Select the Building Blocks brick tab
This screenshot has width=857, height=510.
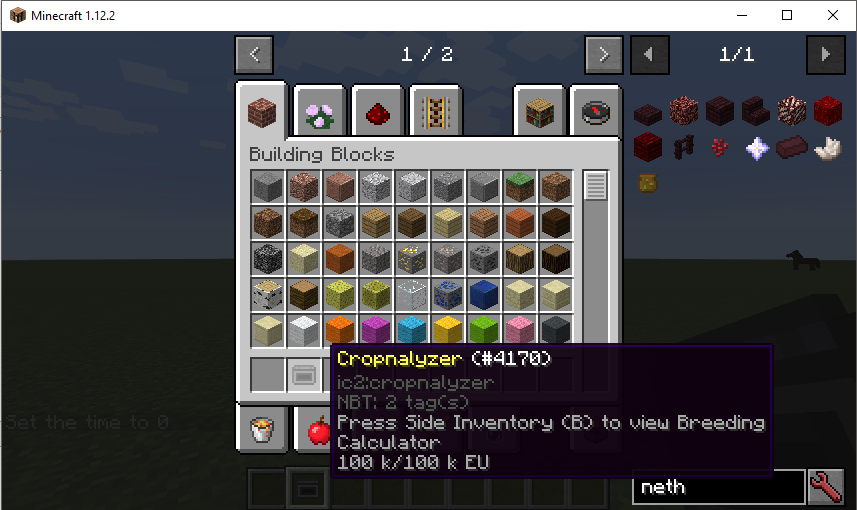point(262,110)
